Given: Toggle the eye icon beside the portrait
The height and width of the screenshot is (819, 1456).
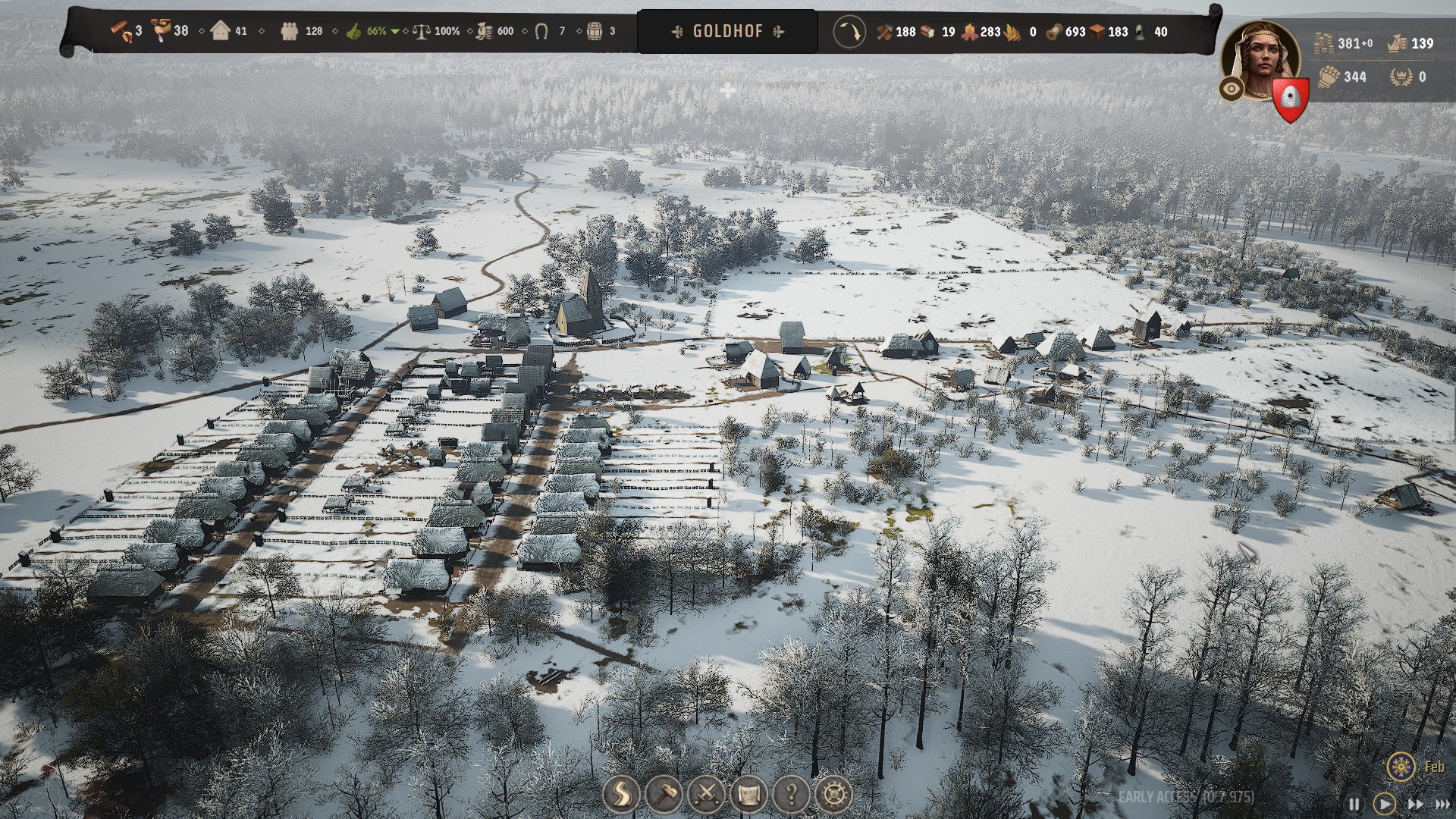Looking at the screenshot, I should tap(1232, 89).
